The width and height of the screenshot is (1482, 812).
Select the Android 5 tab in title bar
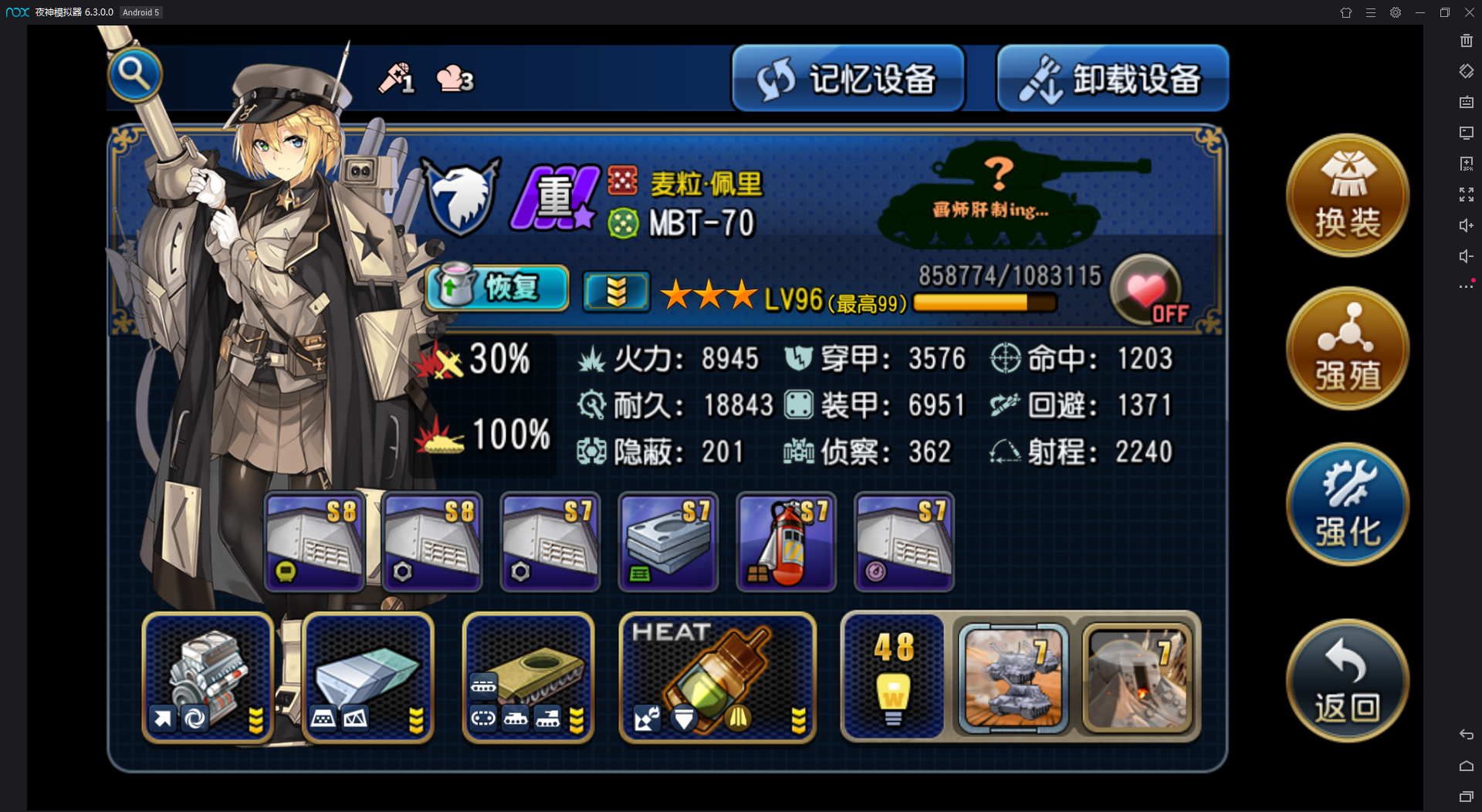click(x=140, y=12)
